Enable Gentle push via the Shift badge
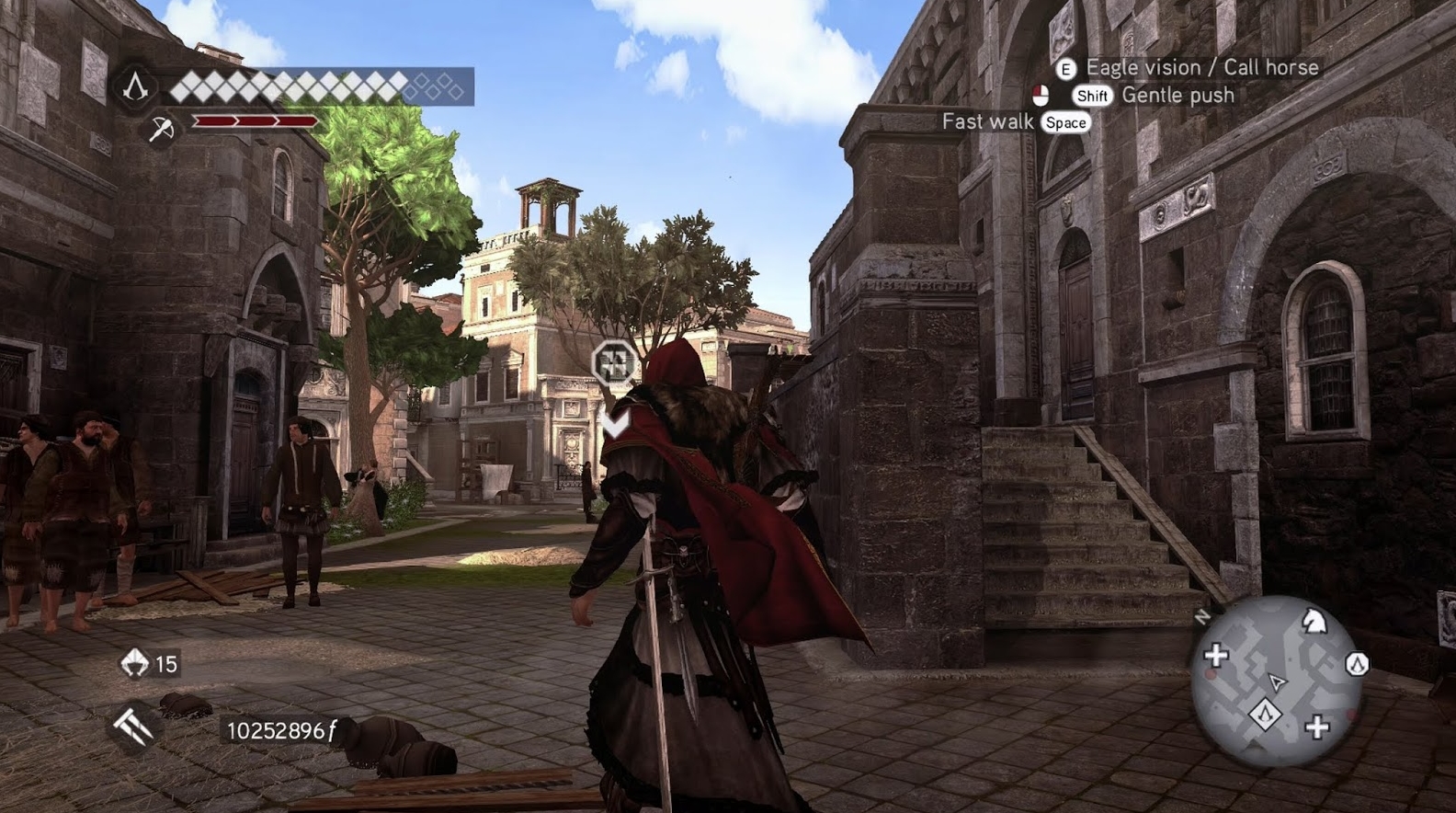This screenshot has height=813, width=1456. tap(1092, 95)
